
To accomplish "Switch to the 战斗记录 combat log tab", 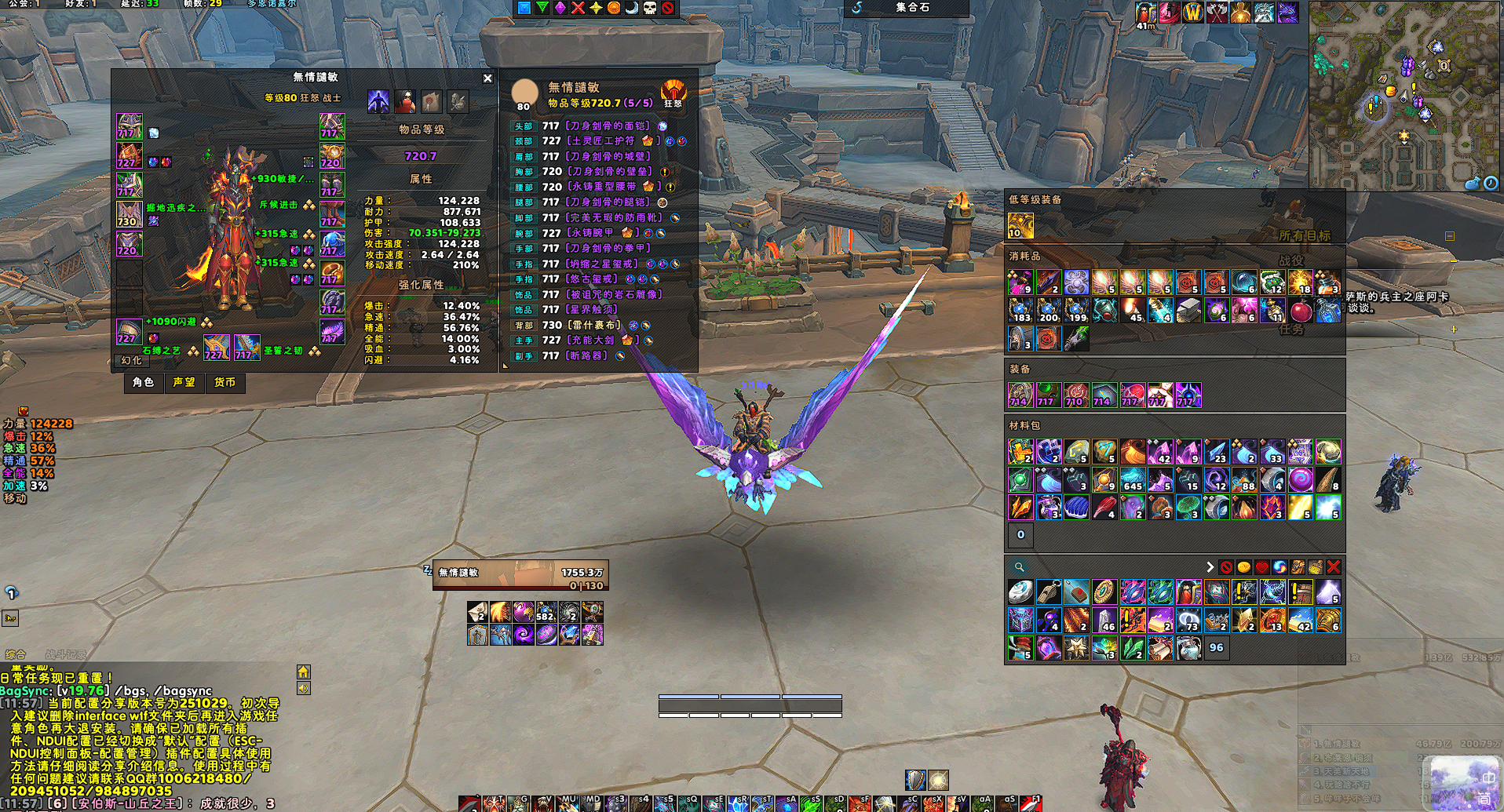I will click(66, 654).
